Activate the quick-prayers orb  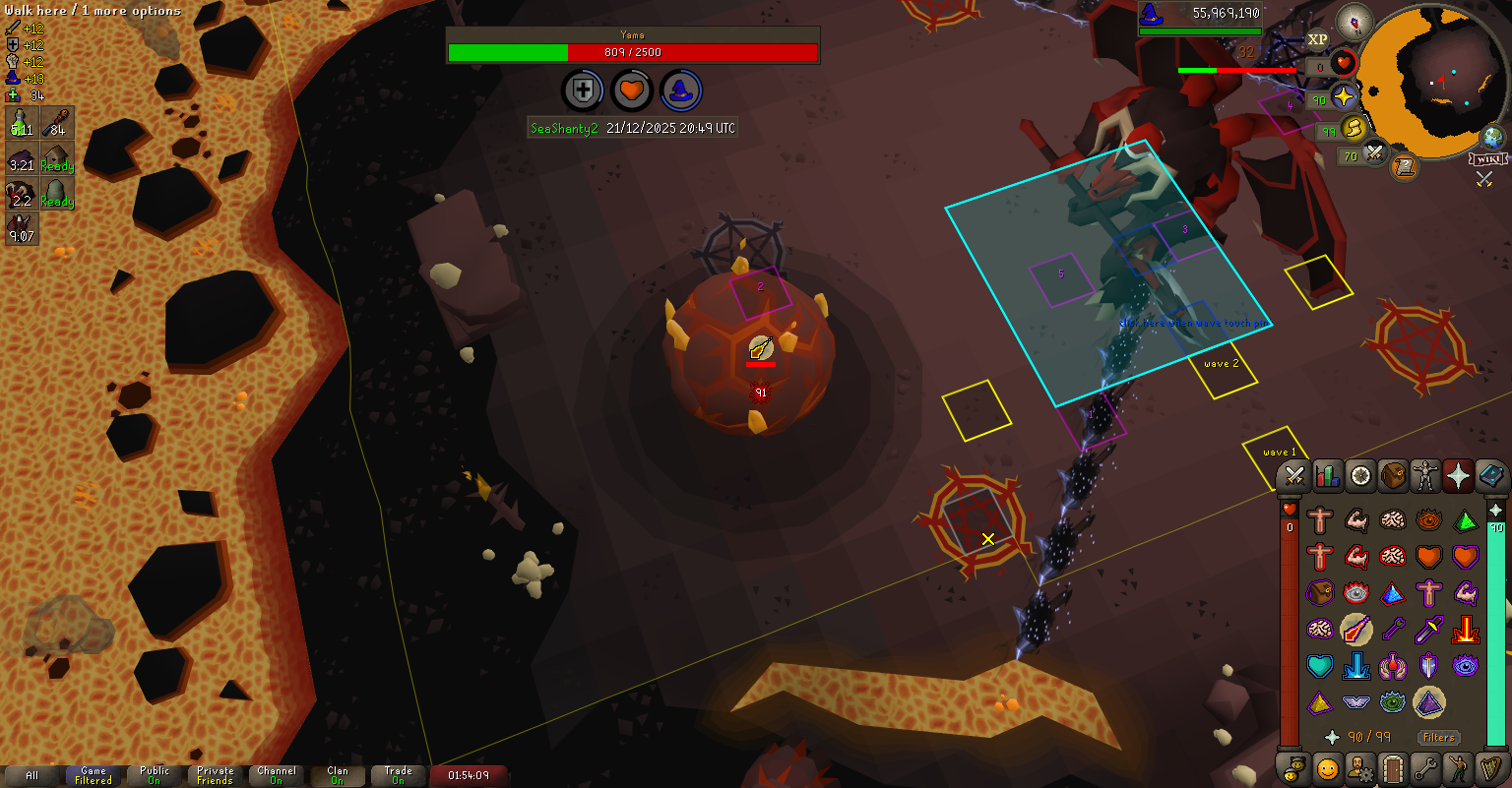tap(1345, 97)
